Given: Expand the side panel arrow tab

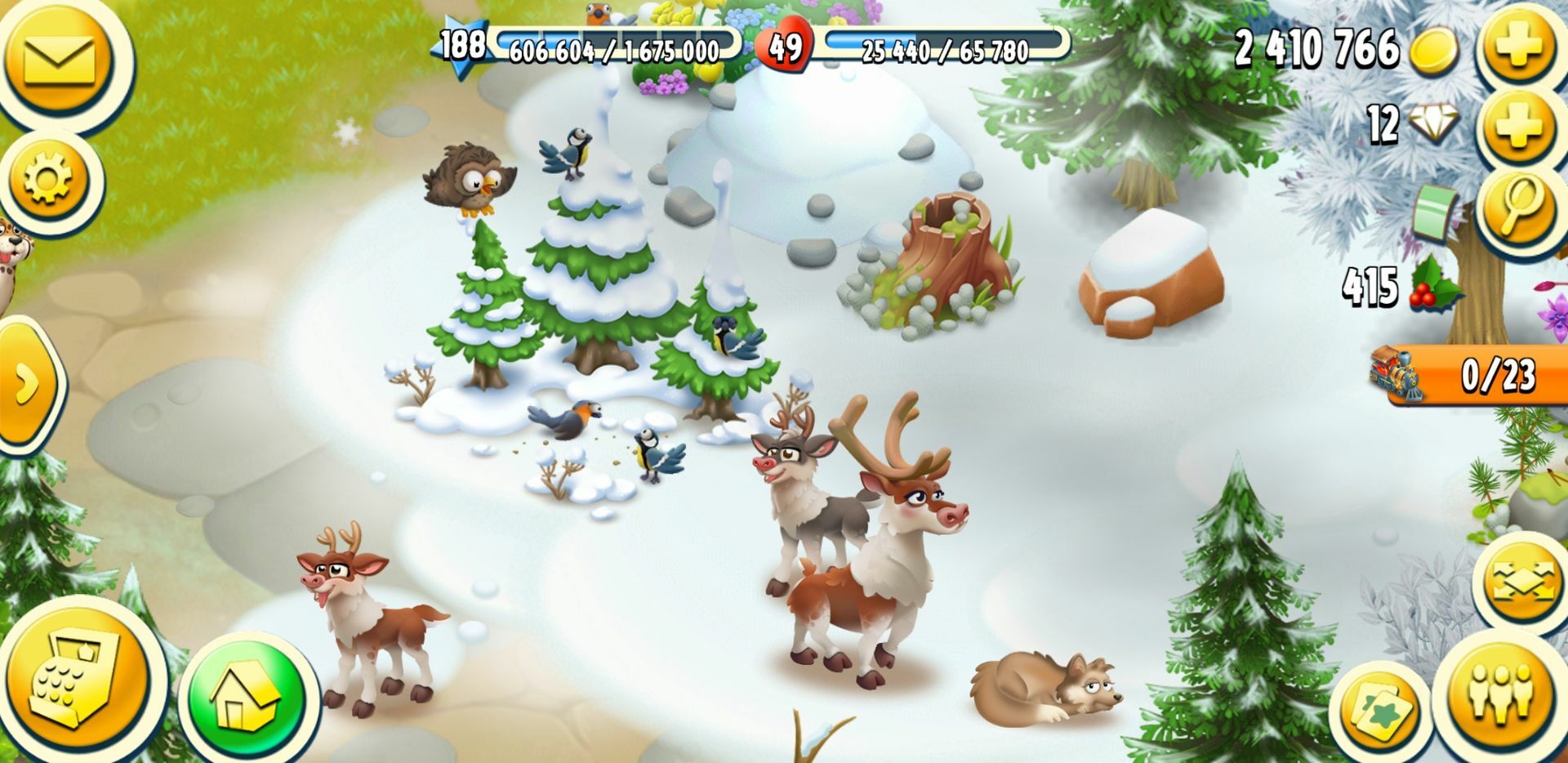Looking at the screenshot, I should (x=26, y=384).
